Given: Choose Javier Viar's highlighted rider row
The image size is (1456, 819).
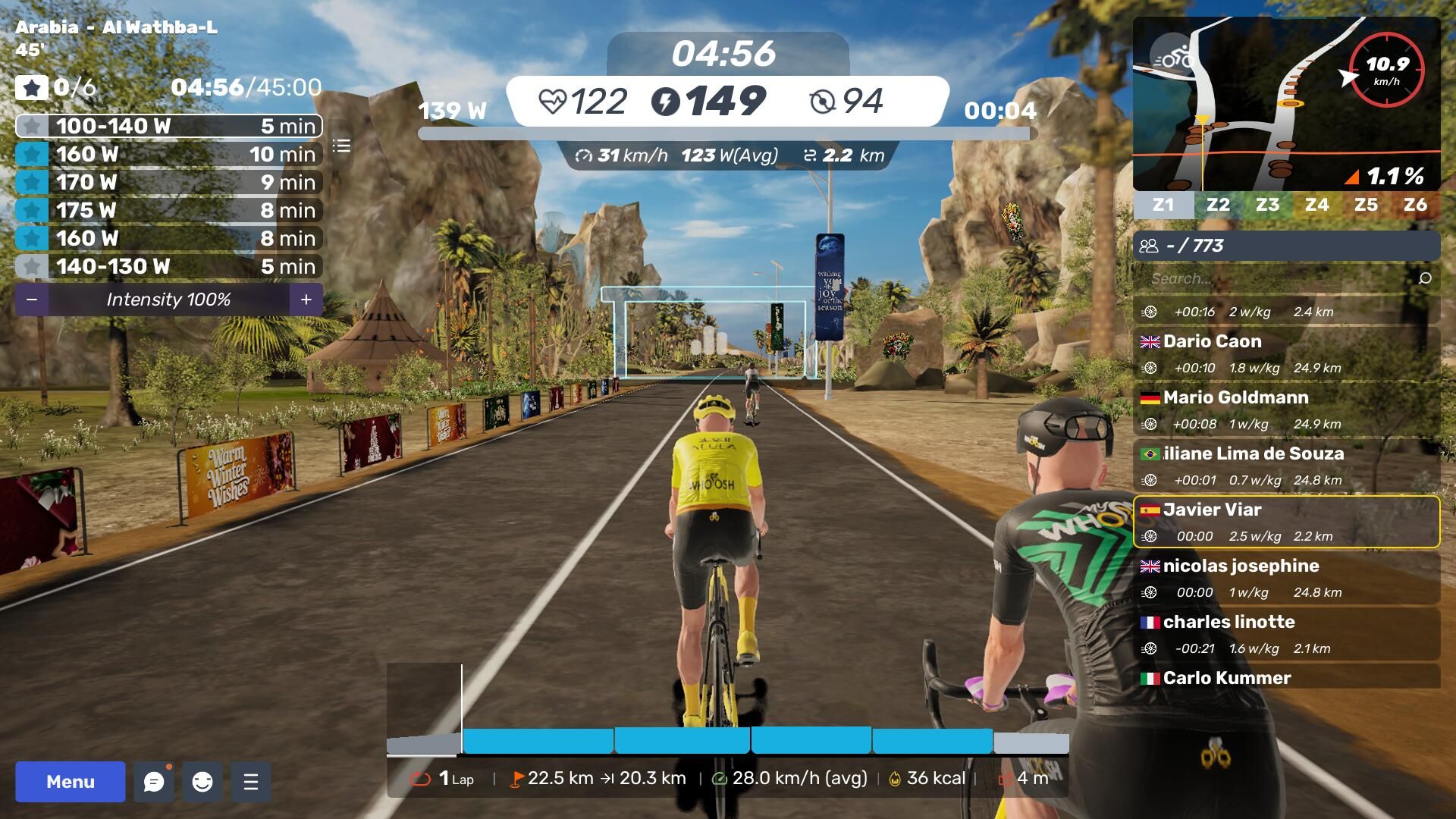Looking at the screenshot, I should 1286,522.
